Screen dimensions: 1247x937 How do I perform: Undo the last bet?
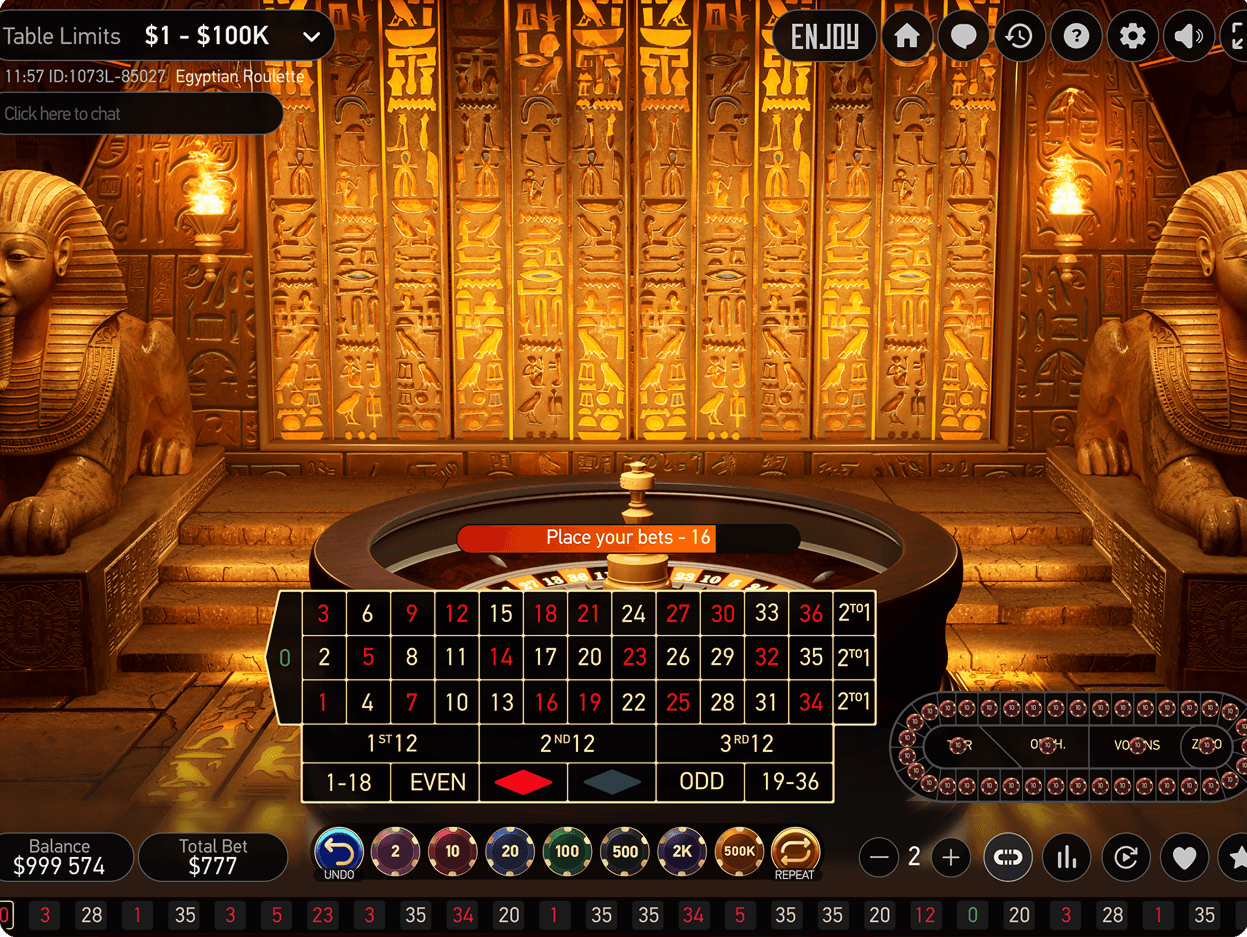pos(339,853)
